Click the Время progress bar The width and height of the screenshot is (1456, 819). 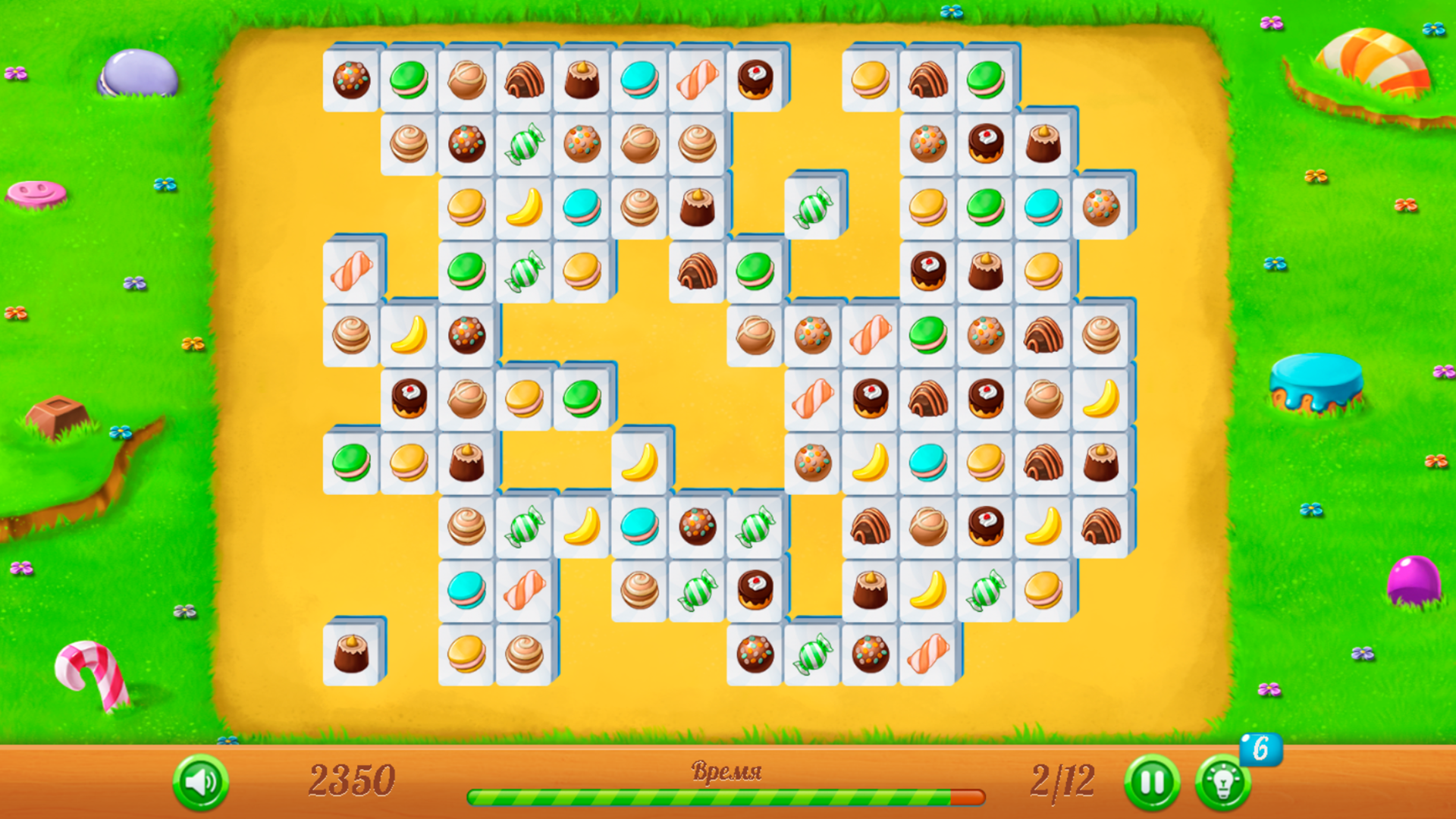pos(728,796)
